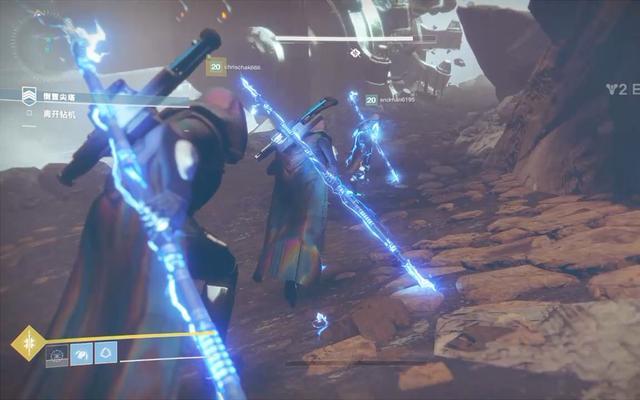The width and height of the screenshot is (640, 400).
Task: Click the objective step checkbox row
Action: click(55, 112)
